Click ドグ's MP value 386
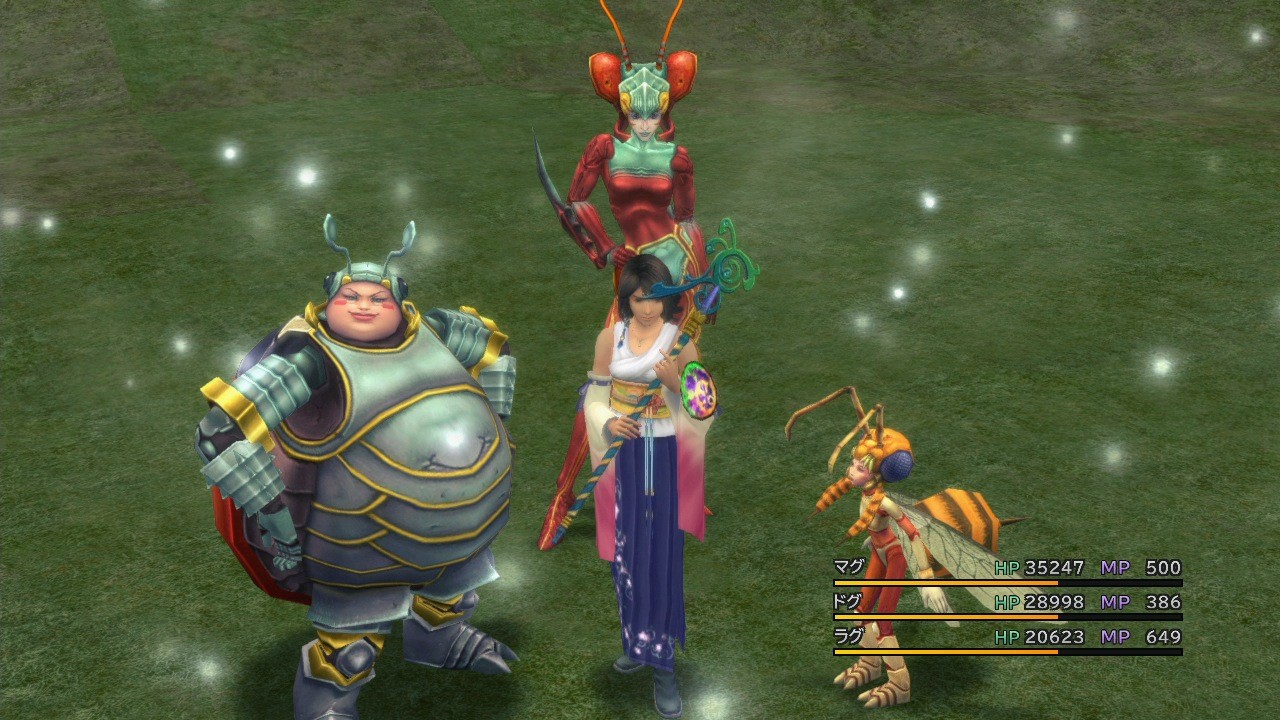Viewport: 1280px width, 720px height. pos(1162,602)
